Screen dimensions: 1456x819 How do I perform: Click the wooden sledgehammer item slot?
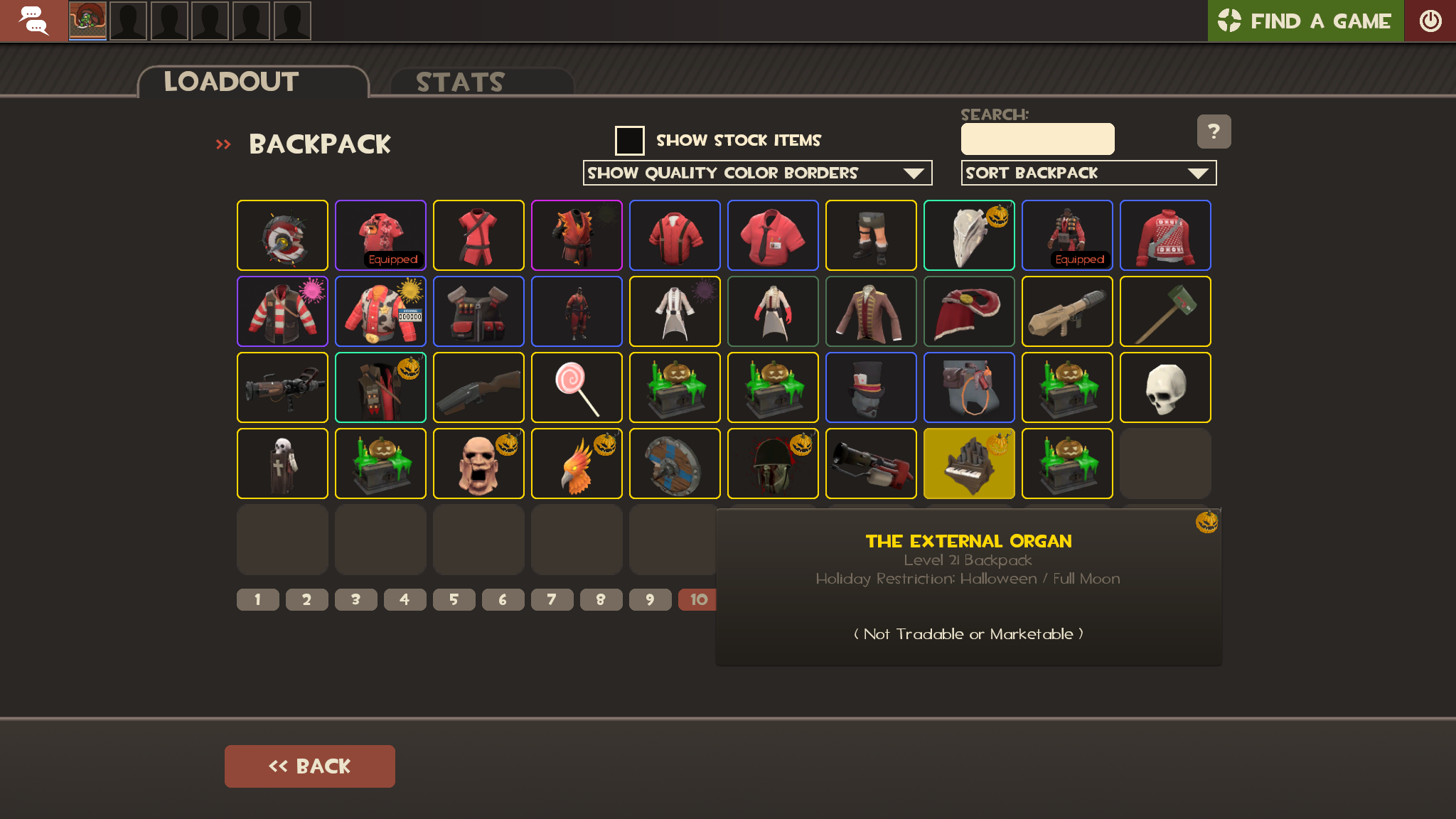tap(1165, 311)
